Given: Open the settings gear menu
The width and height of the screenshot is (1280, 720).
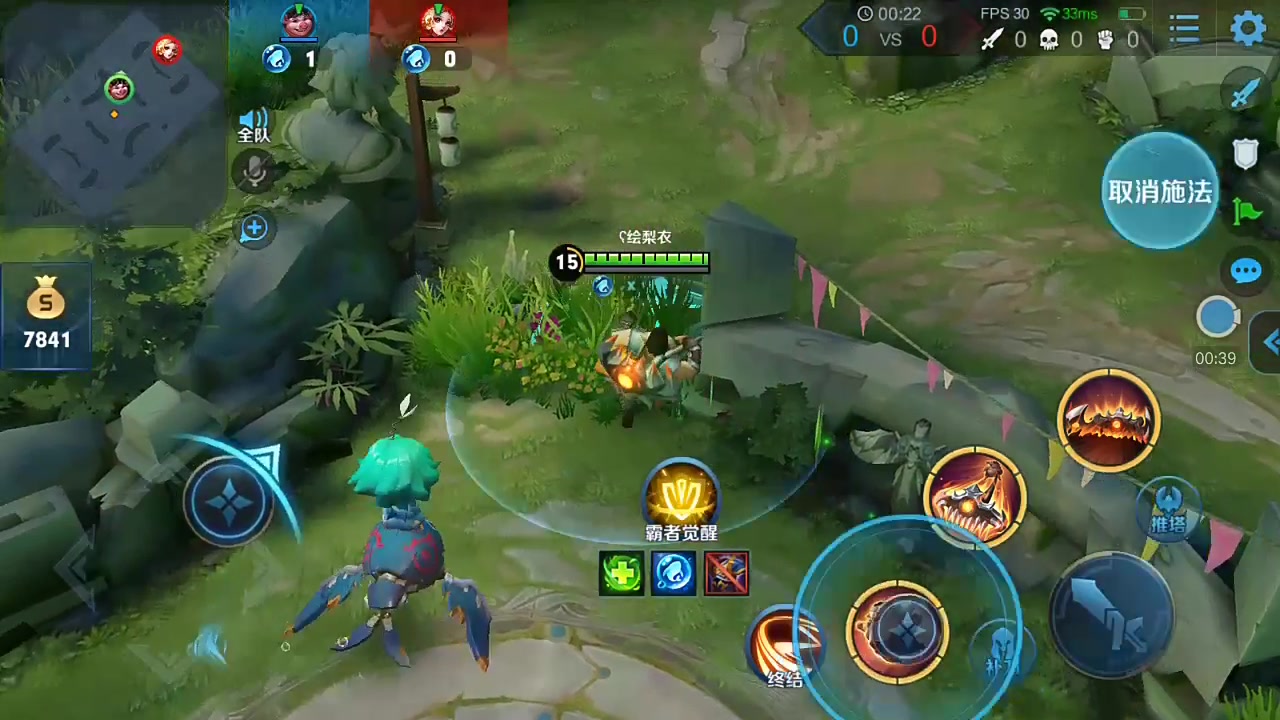Looking at the screenshot, I should (x=1248, y=29).
